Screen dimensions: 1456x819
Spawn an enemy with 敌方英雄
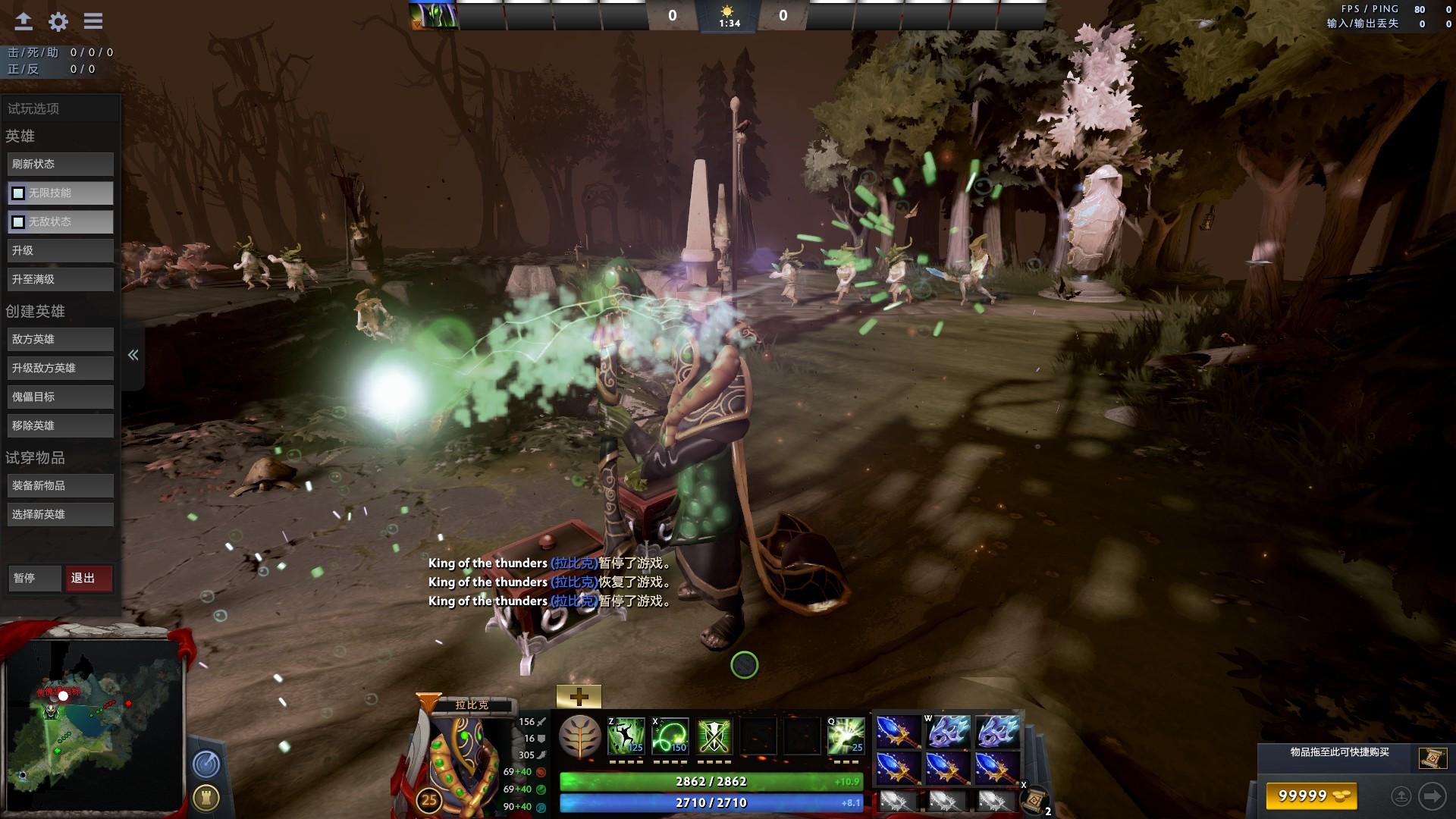(61, 339)
